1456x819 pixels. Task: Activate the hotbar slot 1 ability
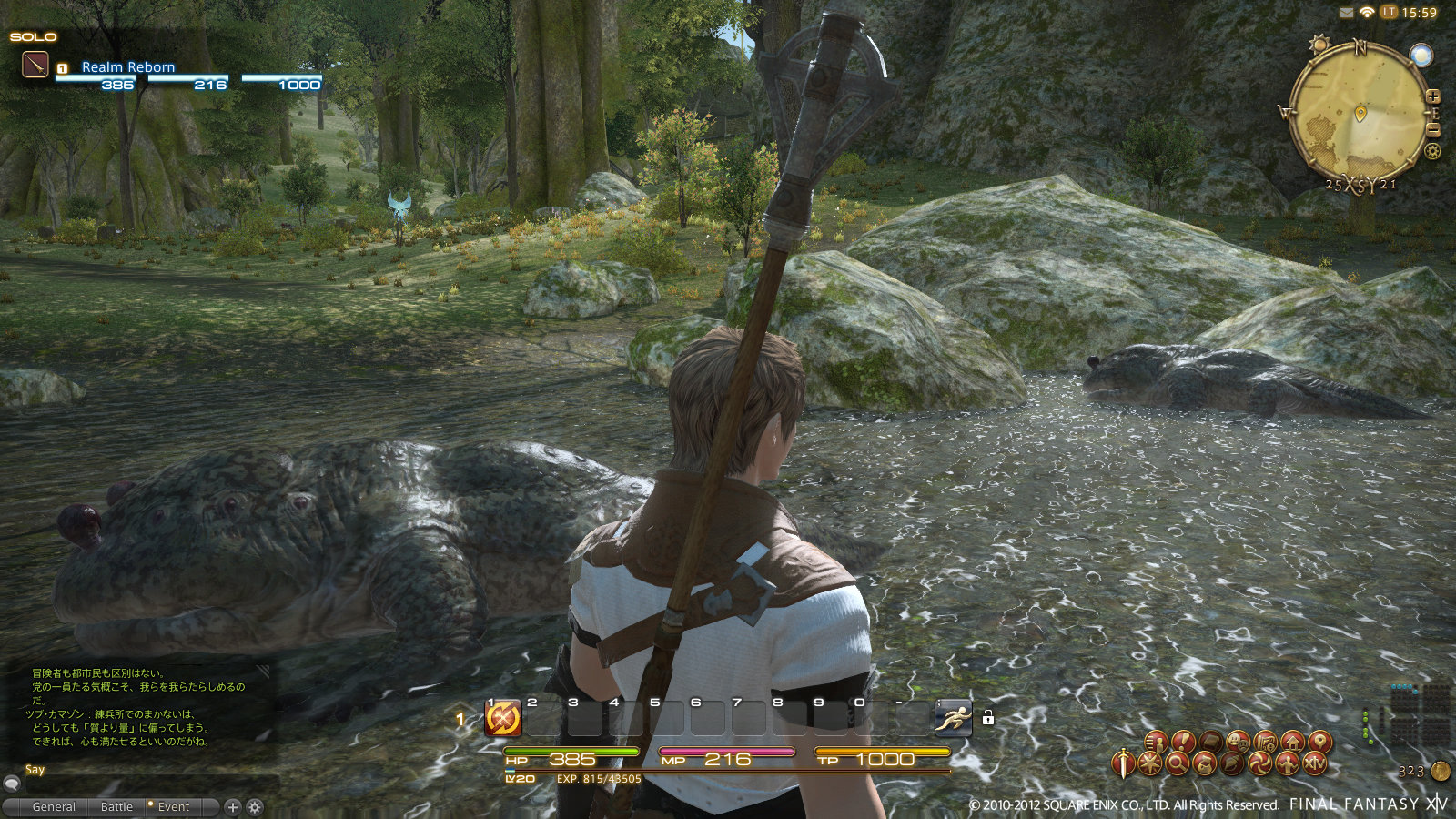(x=503, y=719)
